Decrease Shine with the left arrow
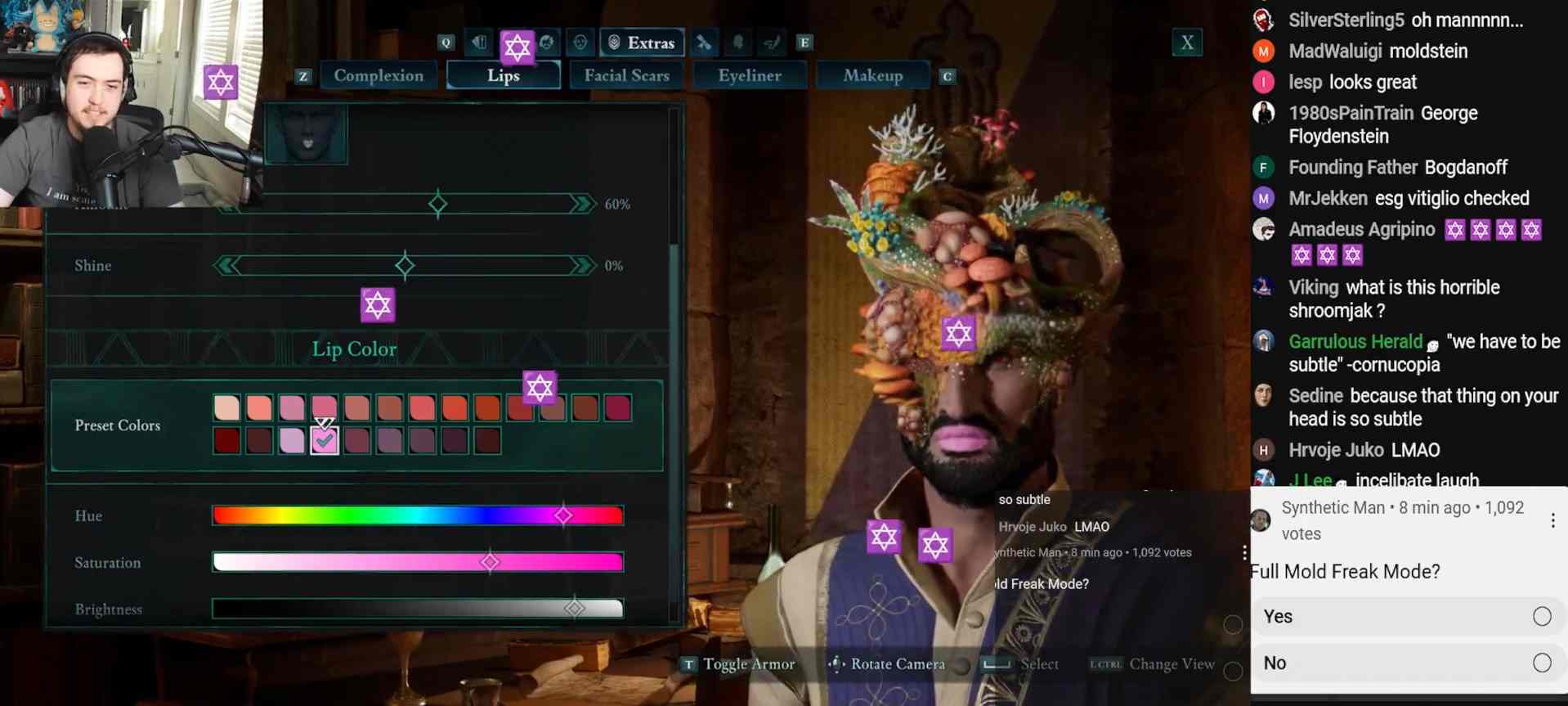Screen dimensions: 1568x706 click(226, 265)
